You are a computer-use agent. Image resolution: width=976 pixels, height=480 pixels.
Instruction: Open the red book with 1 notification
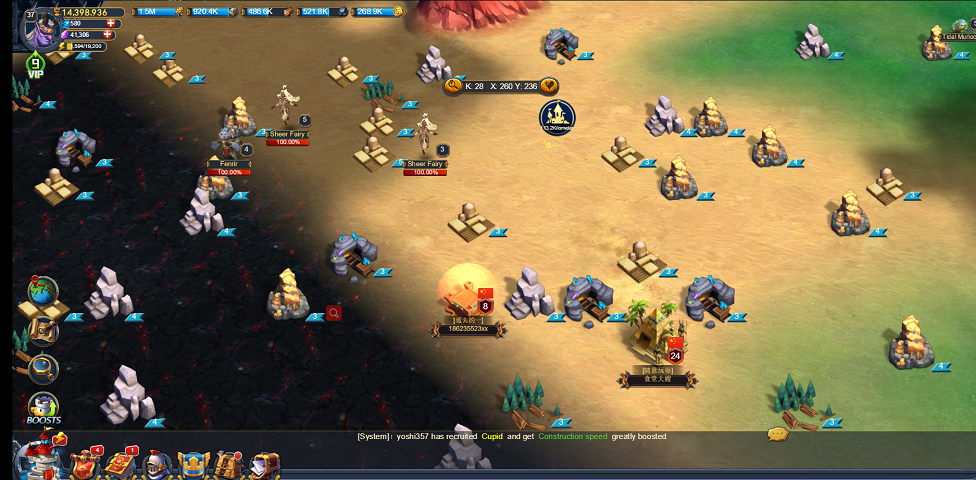tap(121, 463)
